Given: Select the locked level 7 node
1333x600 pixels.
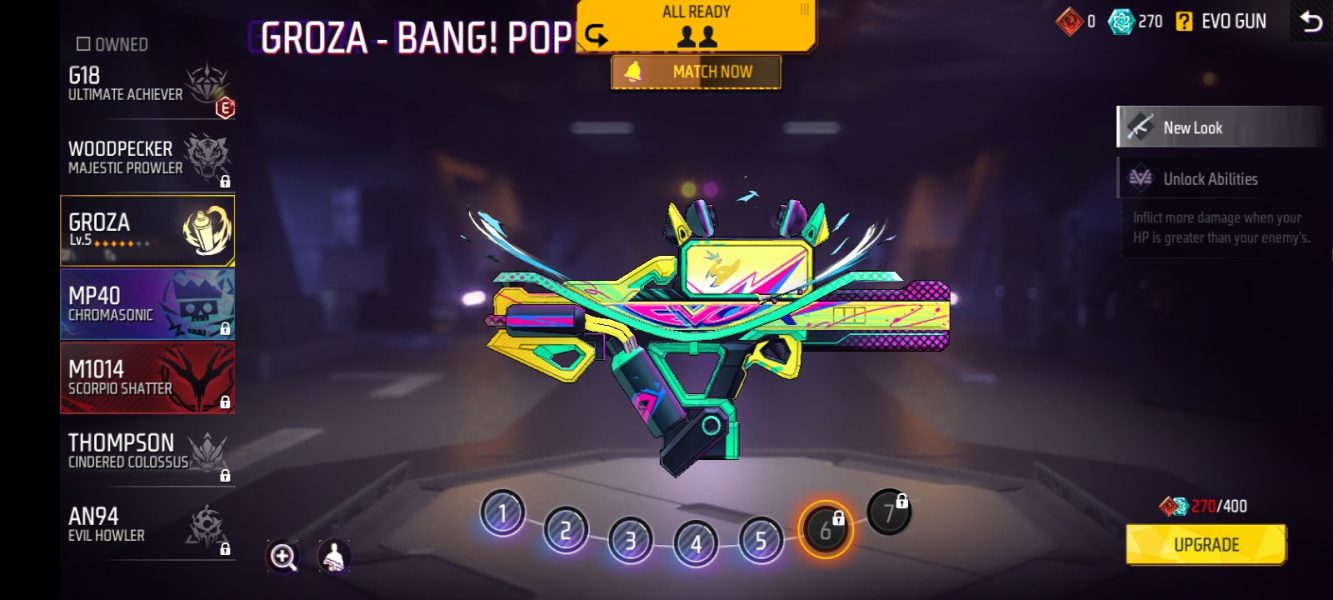Looking at the screenshot, I should coord(888,512).
